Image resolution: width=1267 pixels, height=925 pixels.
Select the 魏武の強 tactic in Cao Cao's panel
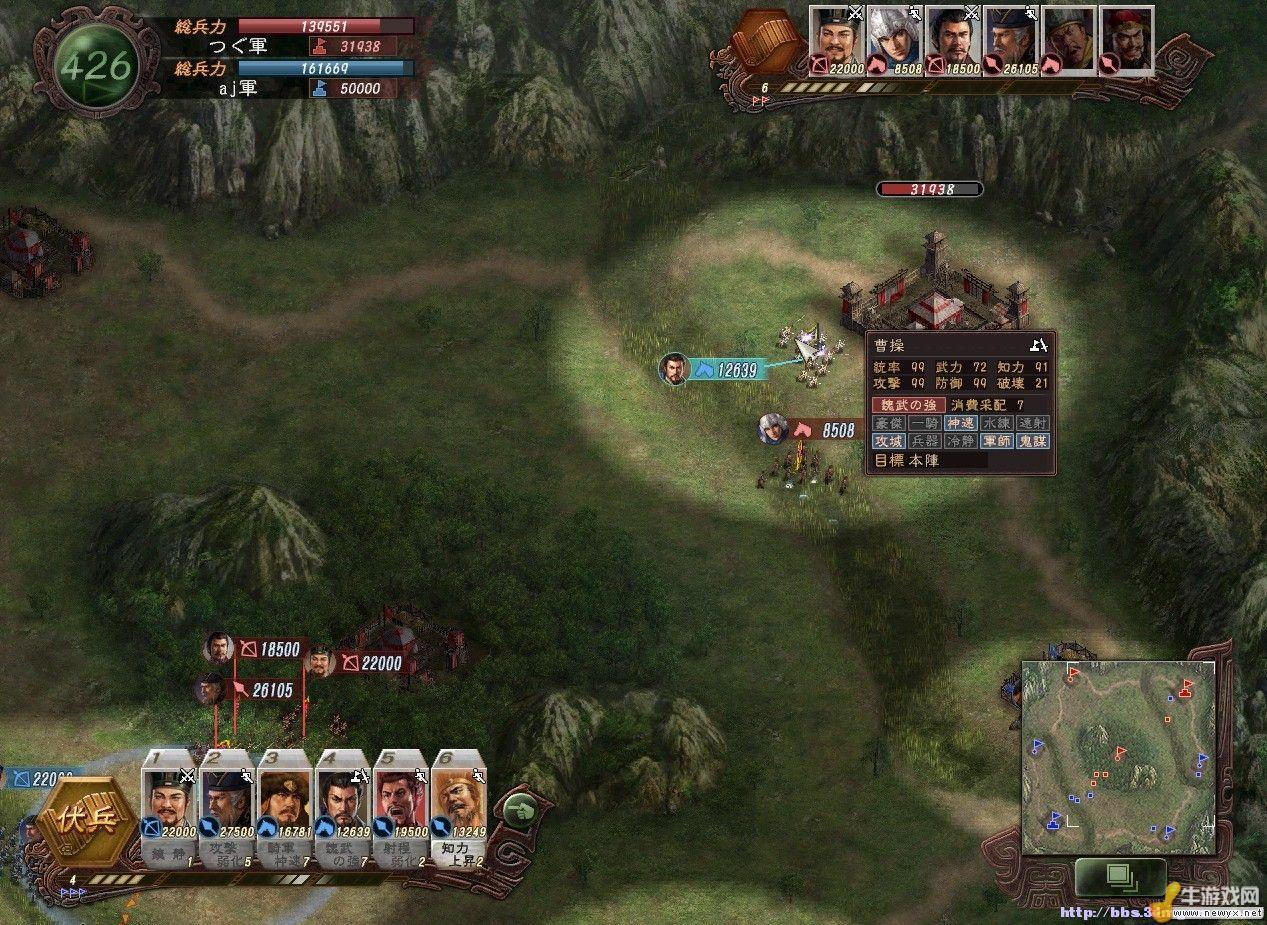click(x=908, y=405)
